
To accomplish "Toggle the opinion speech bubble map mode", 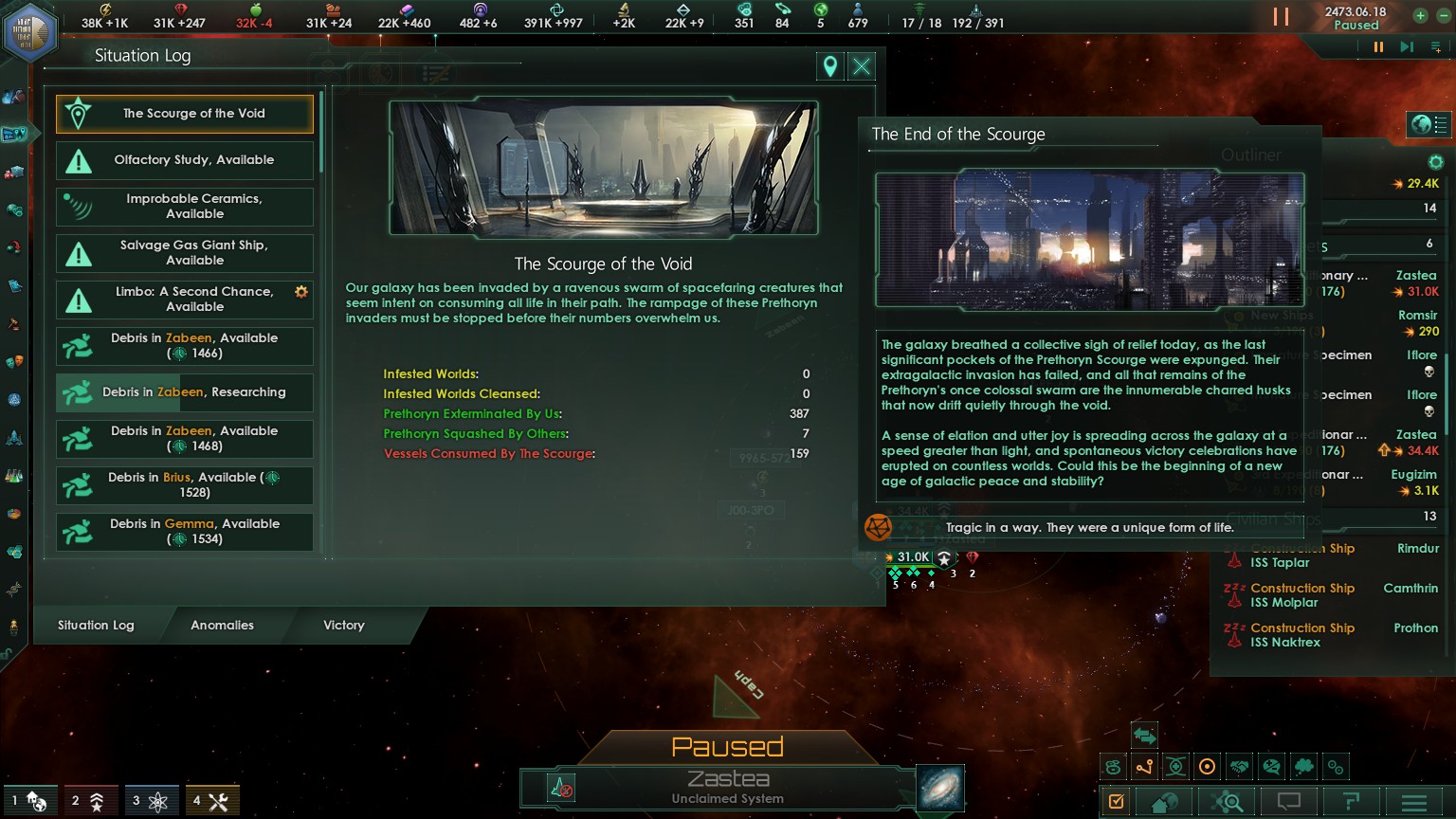I will click(1271, 767).
